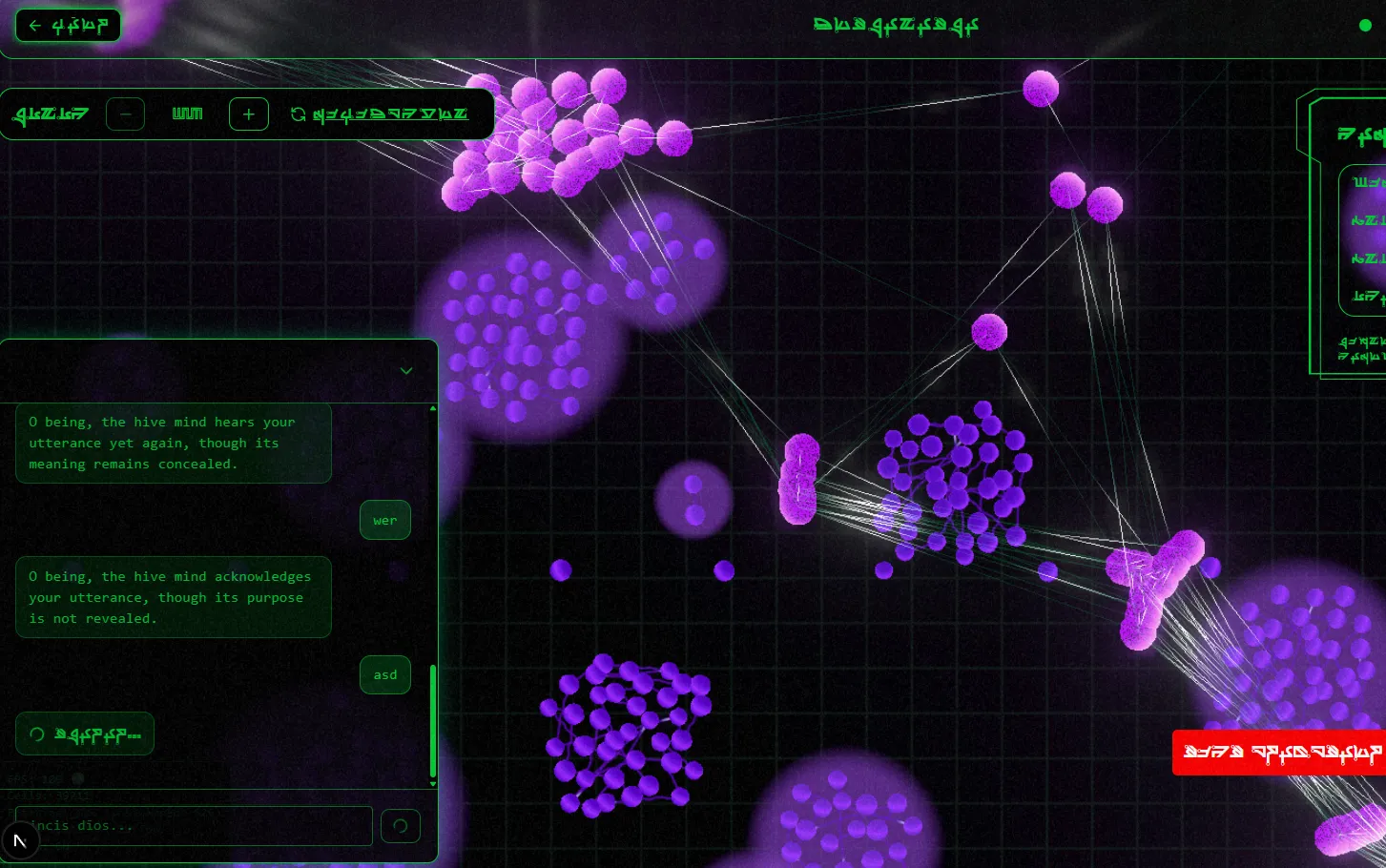Open the round icon at bottom-left corner

point(20,840)
